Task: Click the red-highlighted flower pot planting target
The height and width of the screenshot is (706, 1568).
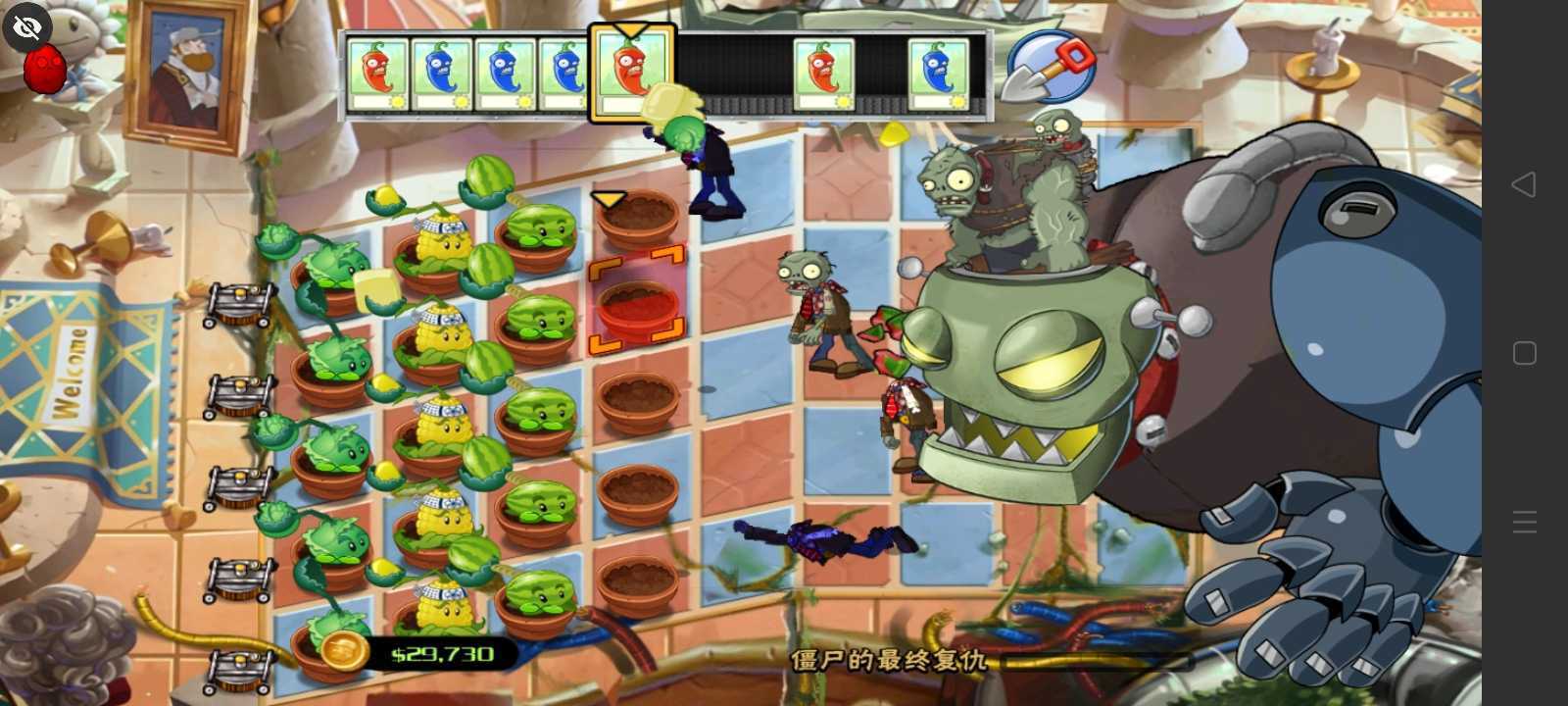Action: coord(635,304)
